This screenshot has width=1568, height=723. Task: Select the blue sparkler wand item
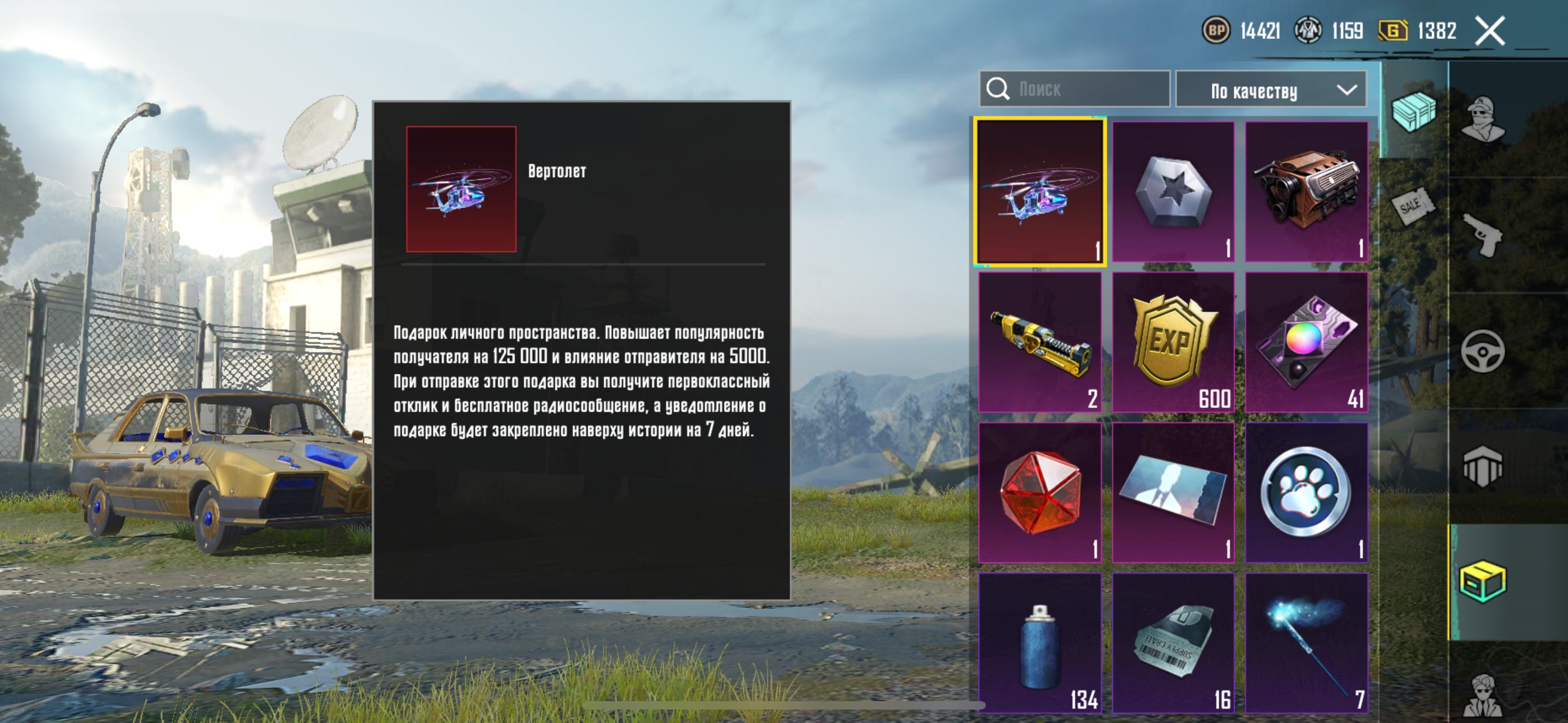[x=1306, y=643]
